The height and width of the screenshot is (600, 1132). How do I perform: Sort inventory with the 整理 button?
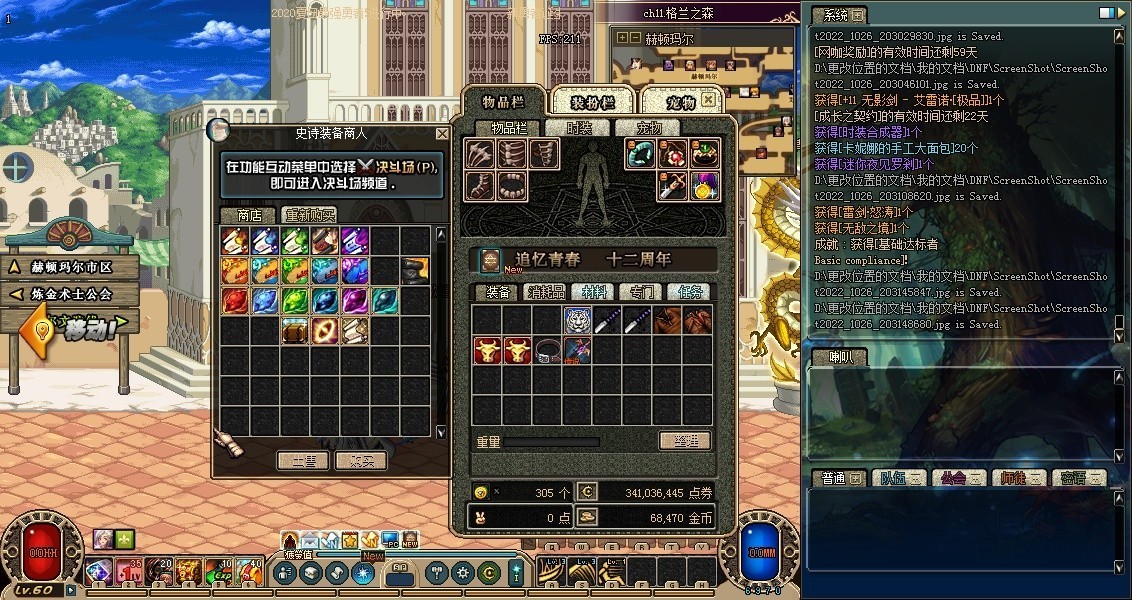coord(685,441)
